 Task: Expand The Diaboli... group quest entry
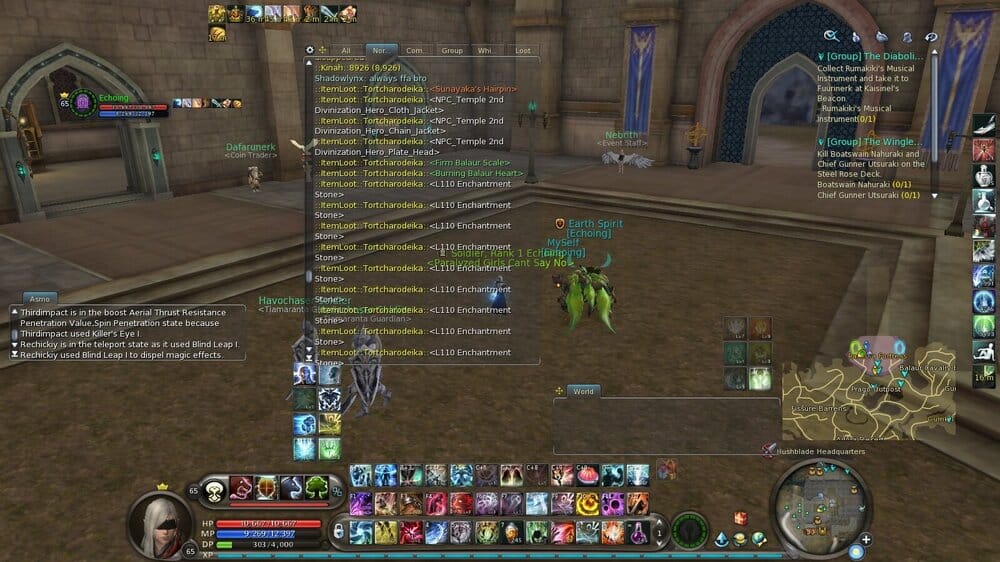click(874, 57)
